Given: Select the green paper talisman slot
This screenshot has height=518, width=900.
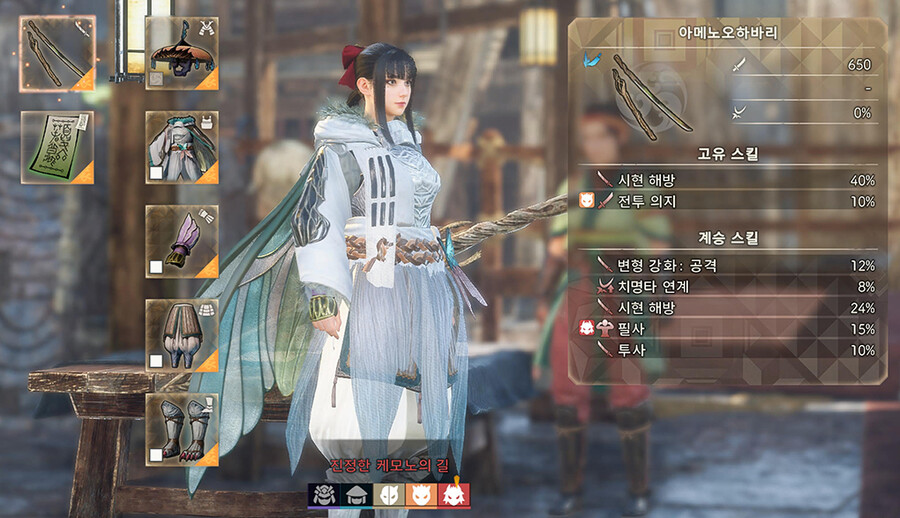Looking at the screenshot, I should click(x=58, y=147).
